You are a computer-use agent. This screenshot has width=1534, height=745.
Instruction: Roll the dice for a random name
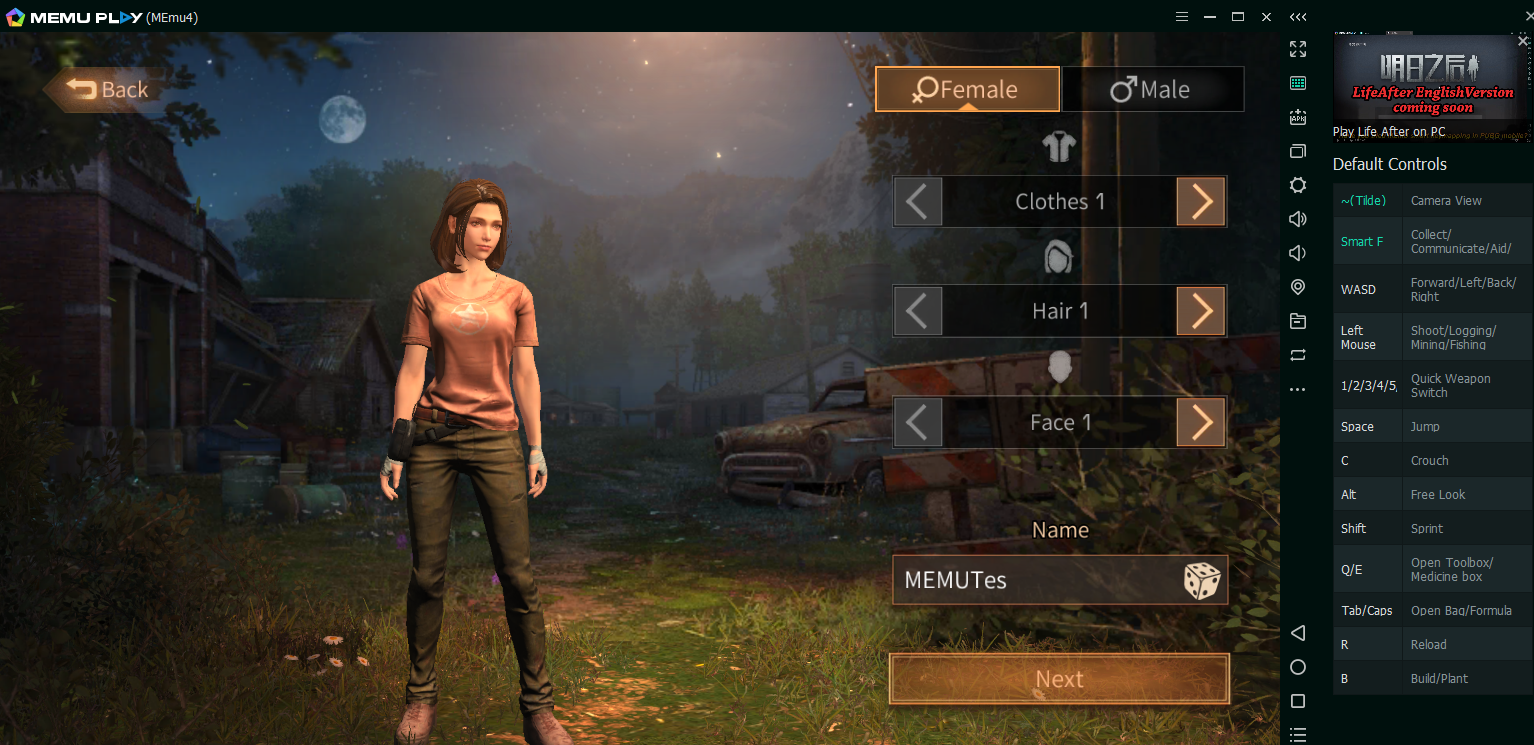pyautogui.click(x=1201, y=580)
